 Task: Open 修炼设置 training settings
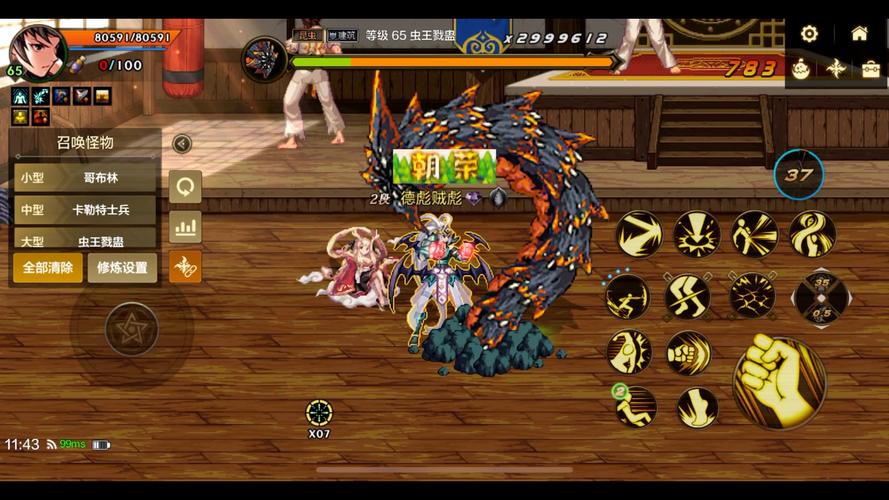coord(122,268)
